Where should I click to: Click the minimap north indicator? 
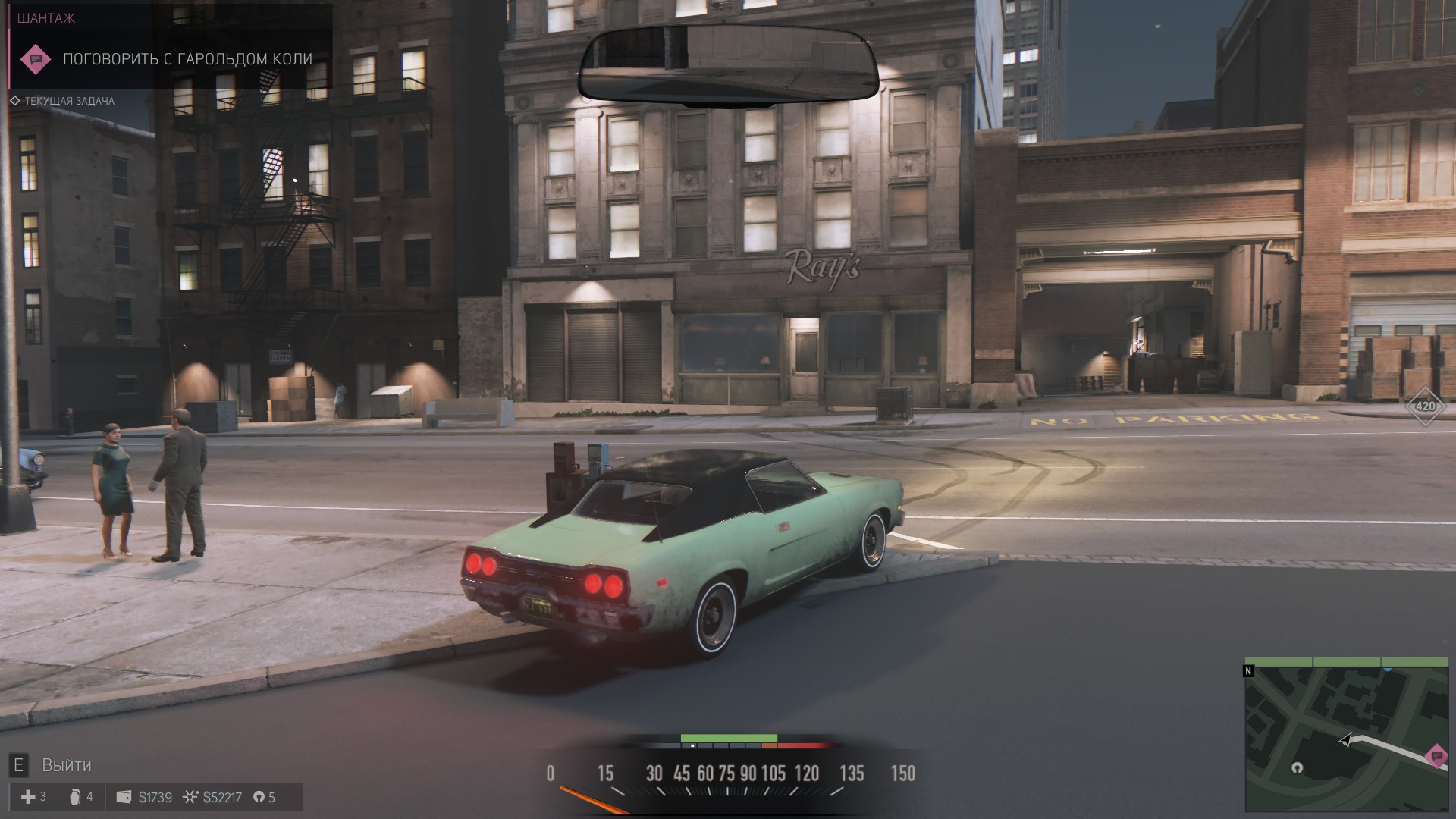coord(1248,671)
